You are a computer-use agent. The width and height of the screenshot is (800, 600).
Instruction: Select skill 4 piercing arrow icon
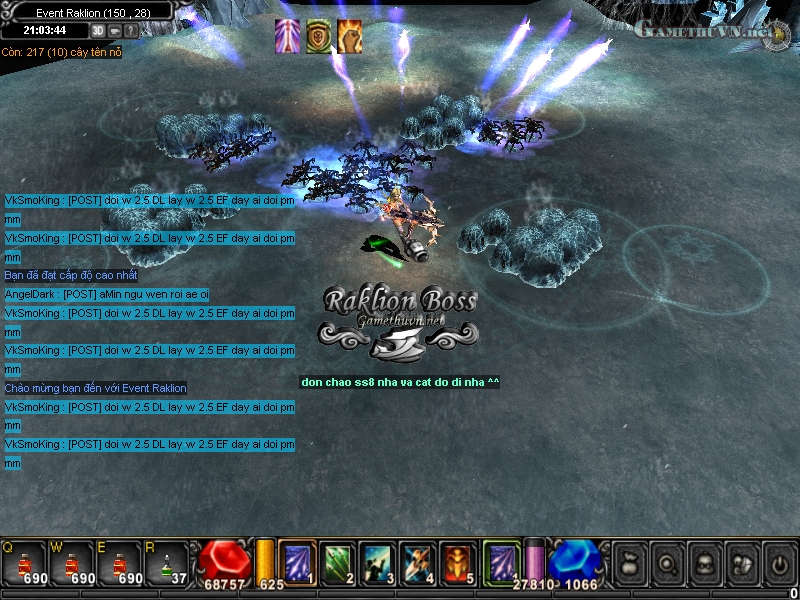[418, 561]
